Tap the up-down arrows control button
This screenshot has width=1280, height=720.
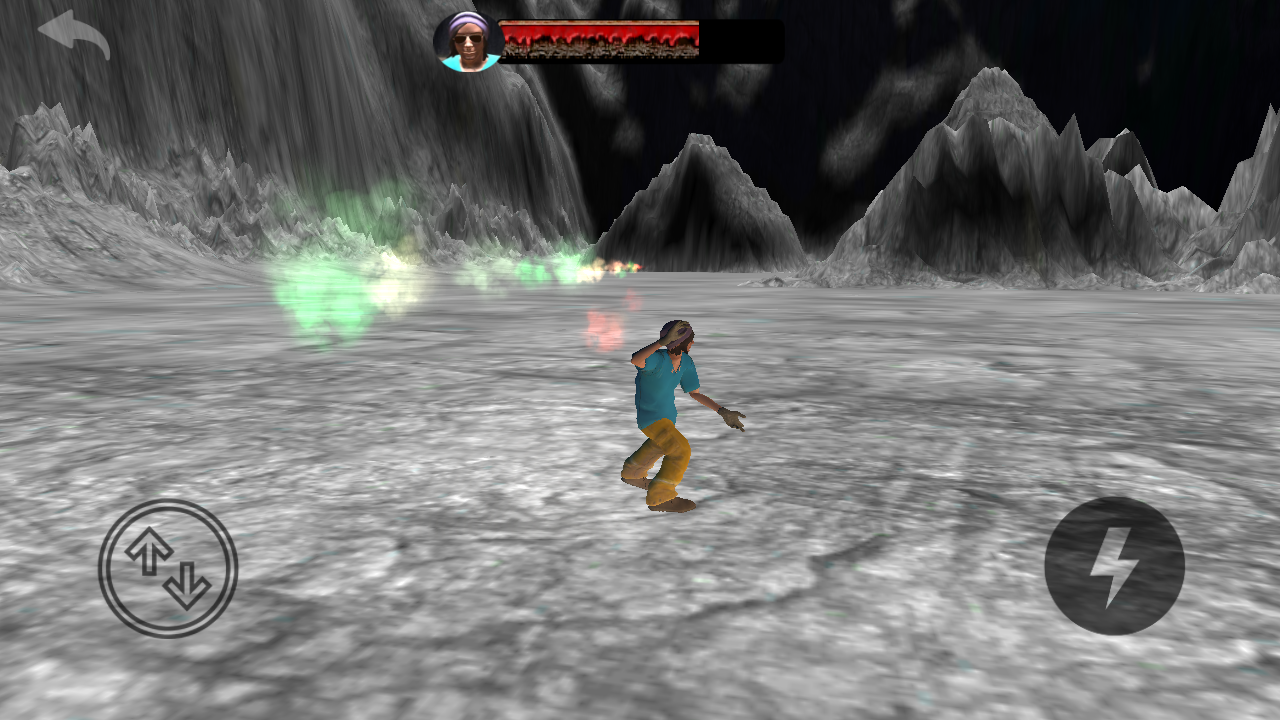coord(168,568)
